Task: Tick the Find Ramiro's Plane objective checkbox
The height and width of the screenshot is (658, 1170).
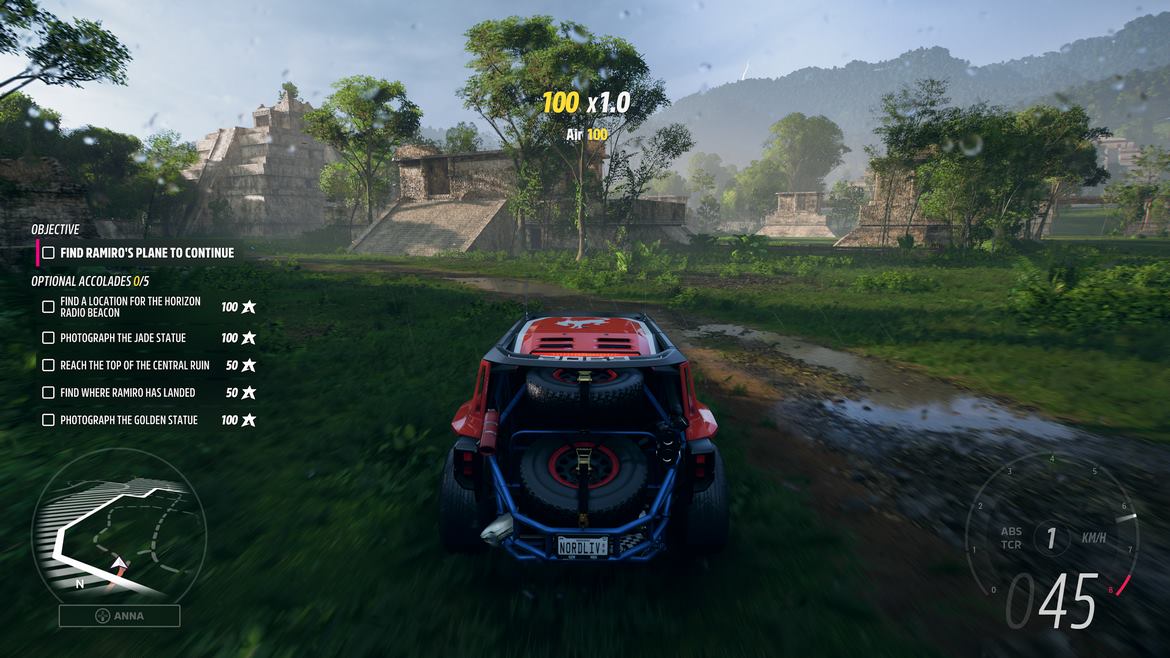Action: (48, 253)
